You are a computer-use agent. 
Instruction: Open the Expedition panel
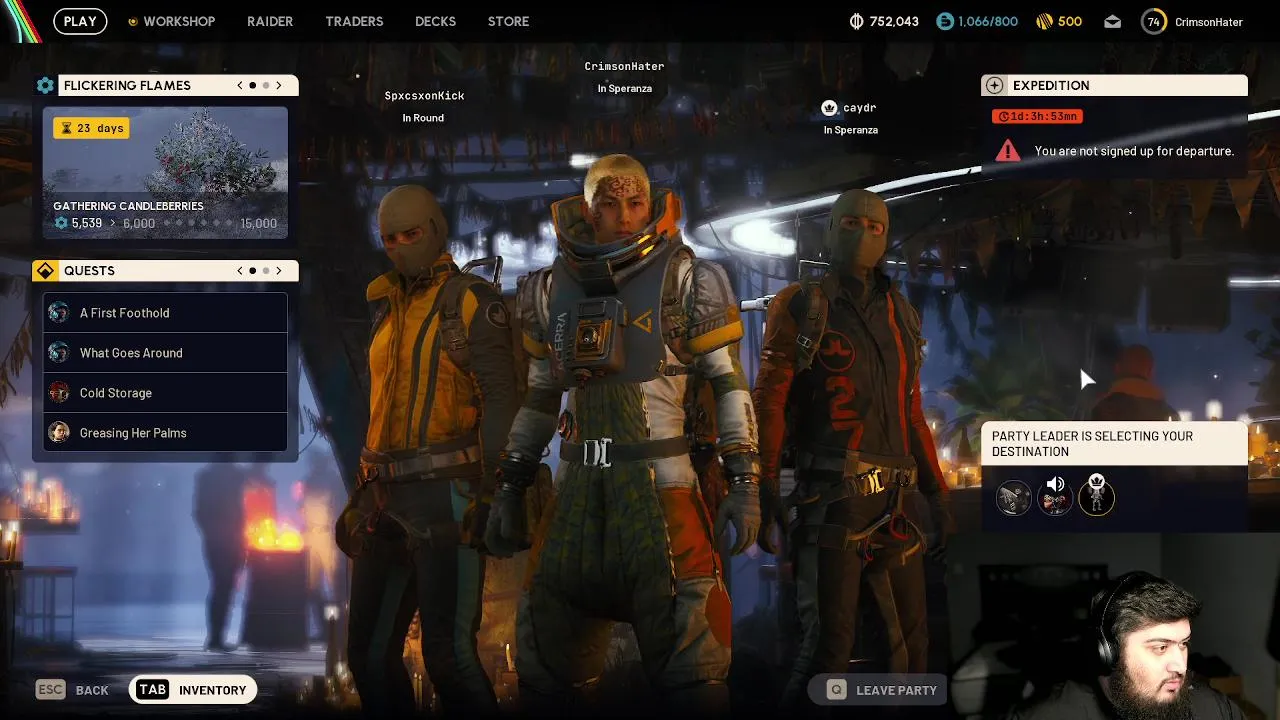click(1114, 86)
